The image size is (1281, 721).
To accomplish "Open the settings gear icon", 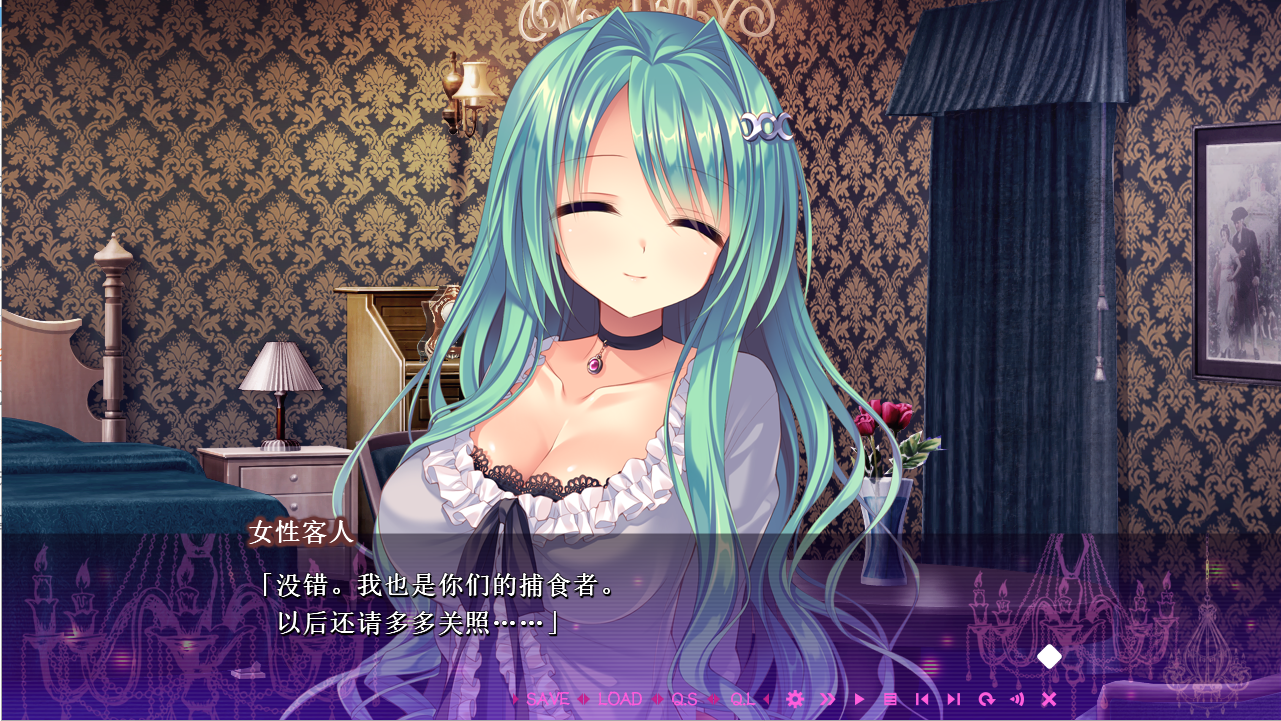I will [x=794, y=699].
